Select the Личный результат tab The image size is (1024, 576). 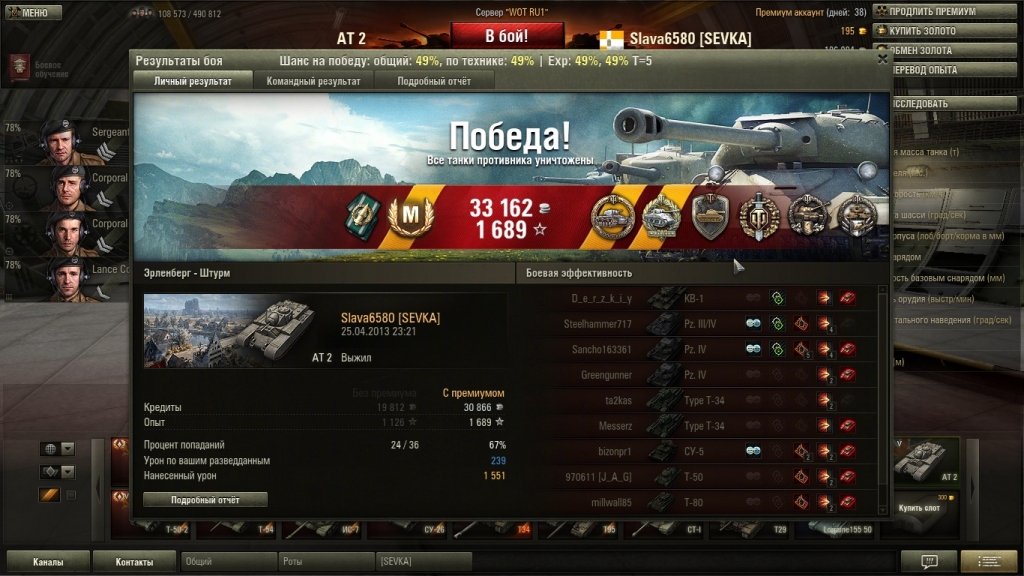193,81
